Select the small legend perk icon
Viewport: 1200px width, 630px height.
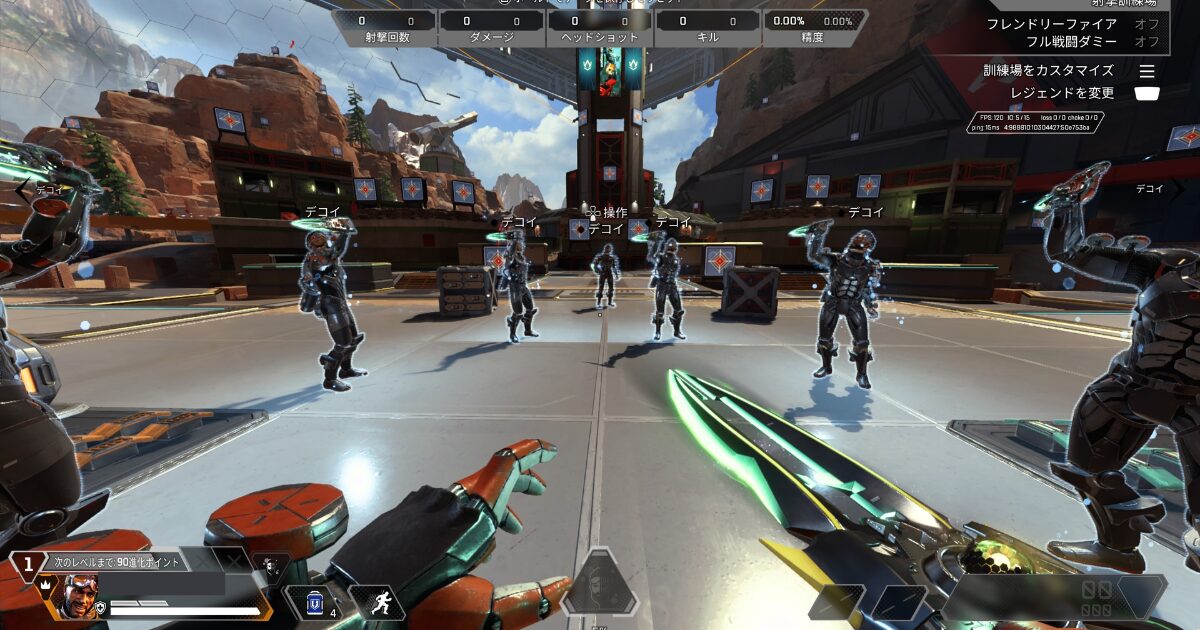(268, 567)
